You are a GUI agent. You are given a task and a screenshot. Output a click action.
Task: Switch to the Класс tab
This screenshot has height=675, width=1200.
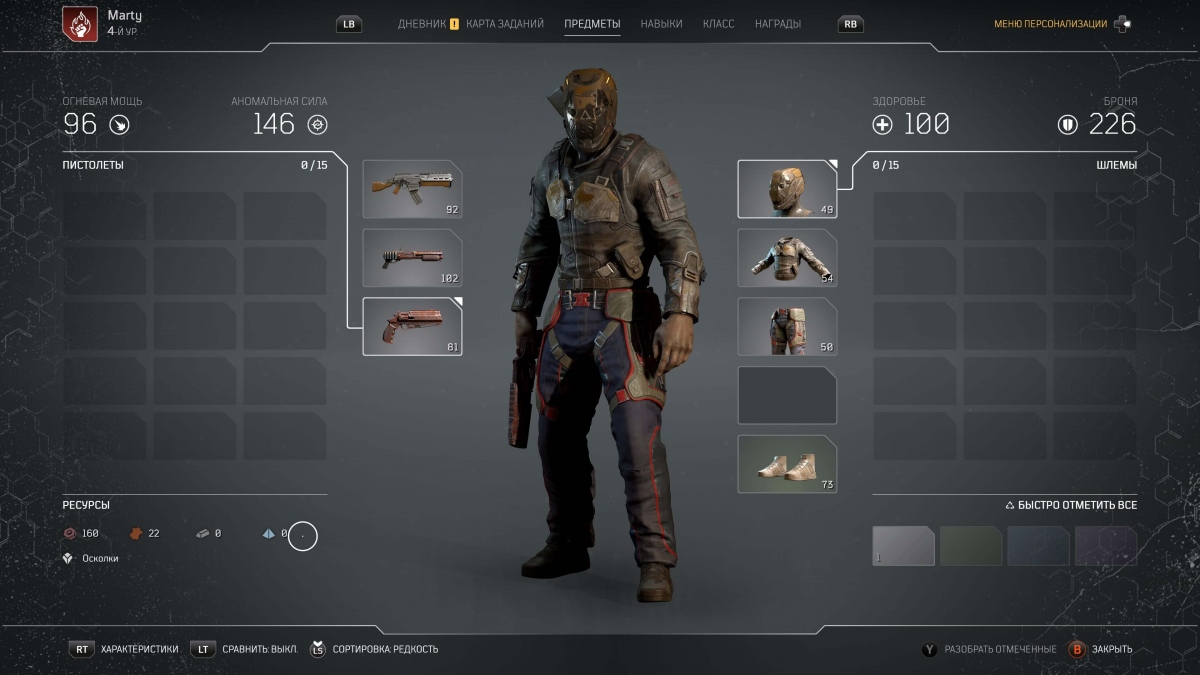tap(718, 24)
